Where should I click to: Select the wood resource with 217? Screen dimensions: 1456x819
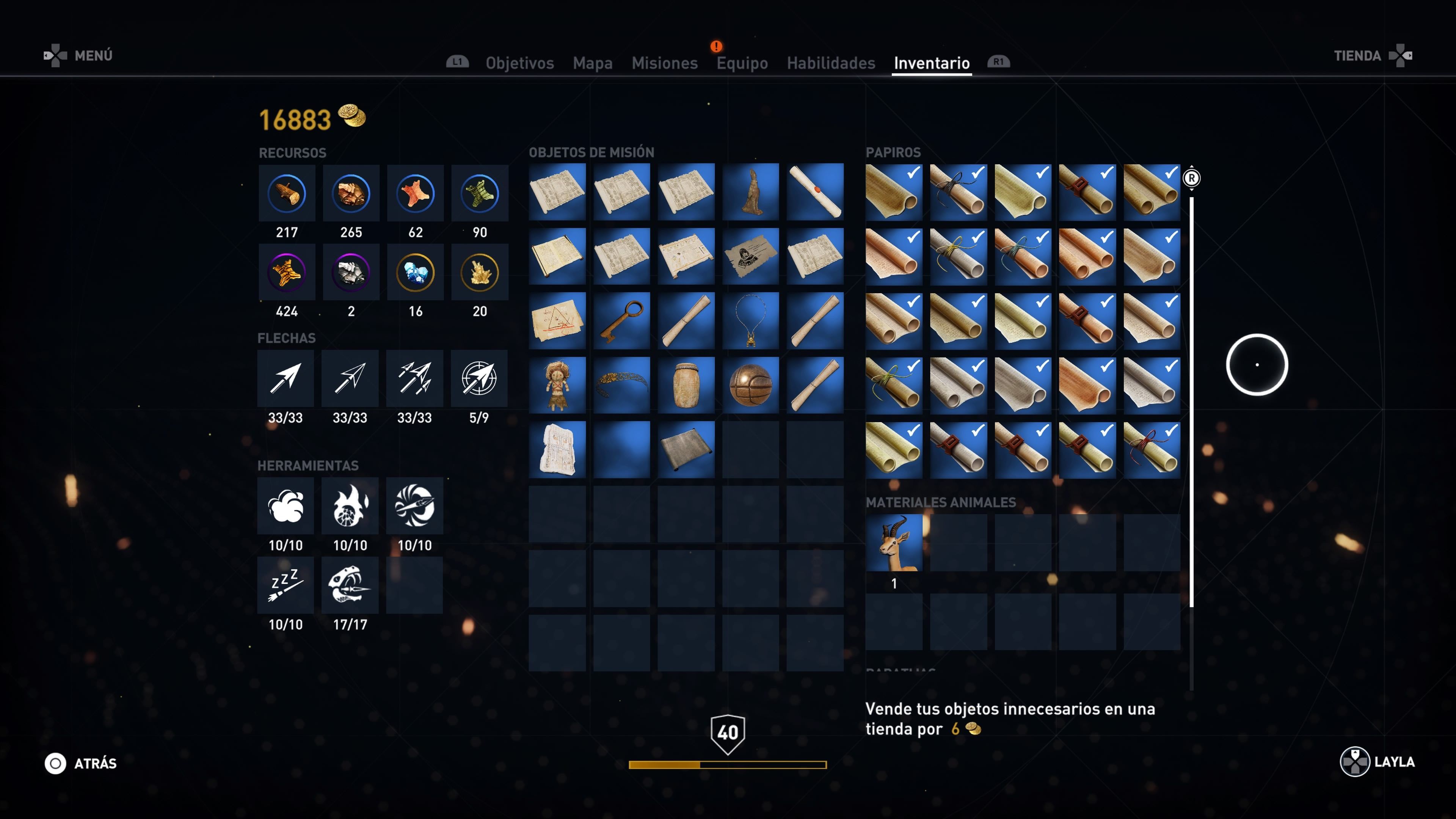(x=287, y=193)
